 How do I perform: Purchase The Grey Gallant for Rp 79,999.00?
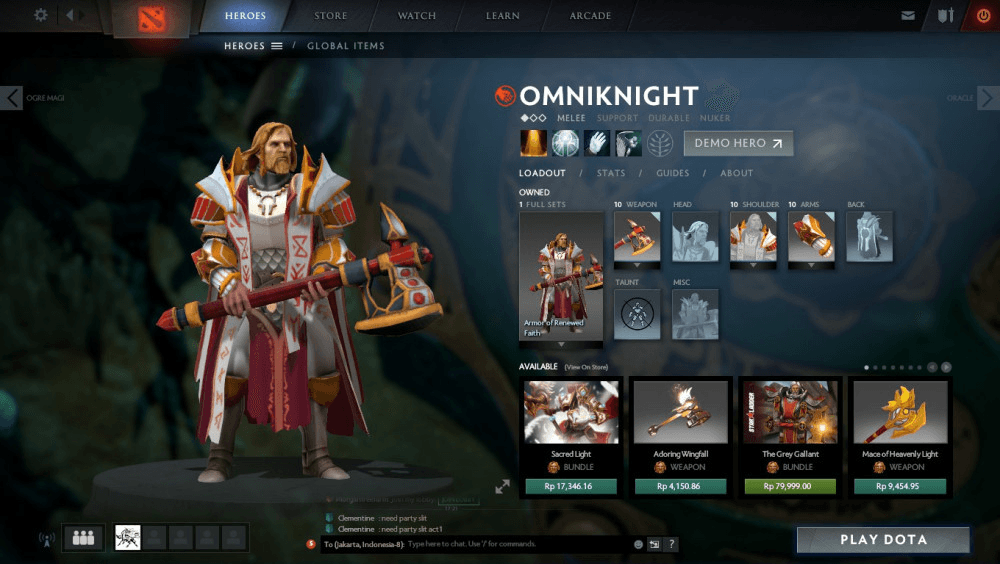(790, 487)
